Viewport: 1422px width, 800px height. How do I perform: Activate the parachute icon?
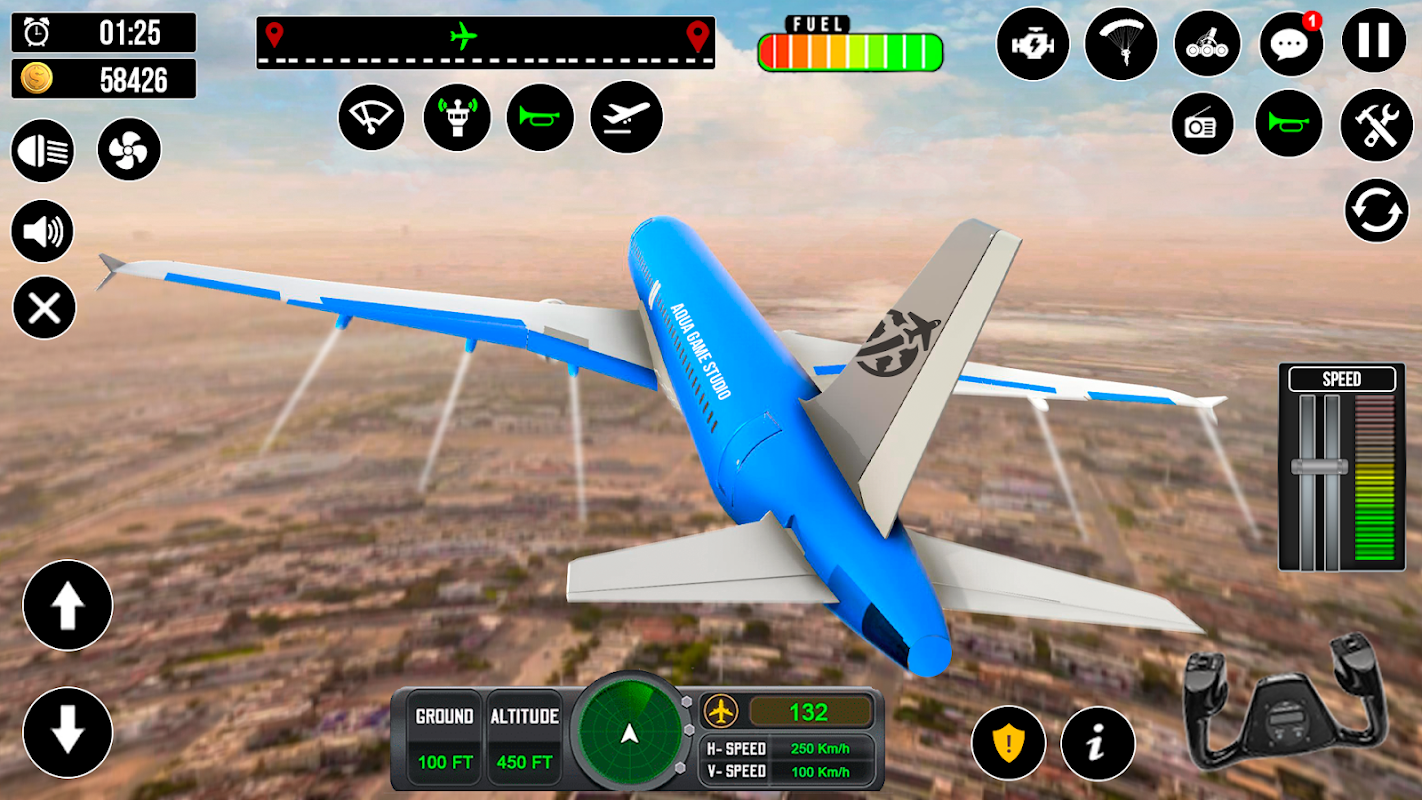[x=1121, y=43]
